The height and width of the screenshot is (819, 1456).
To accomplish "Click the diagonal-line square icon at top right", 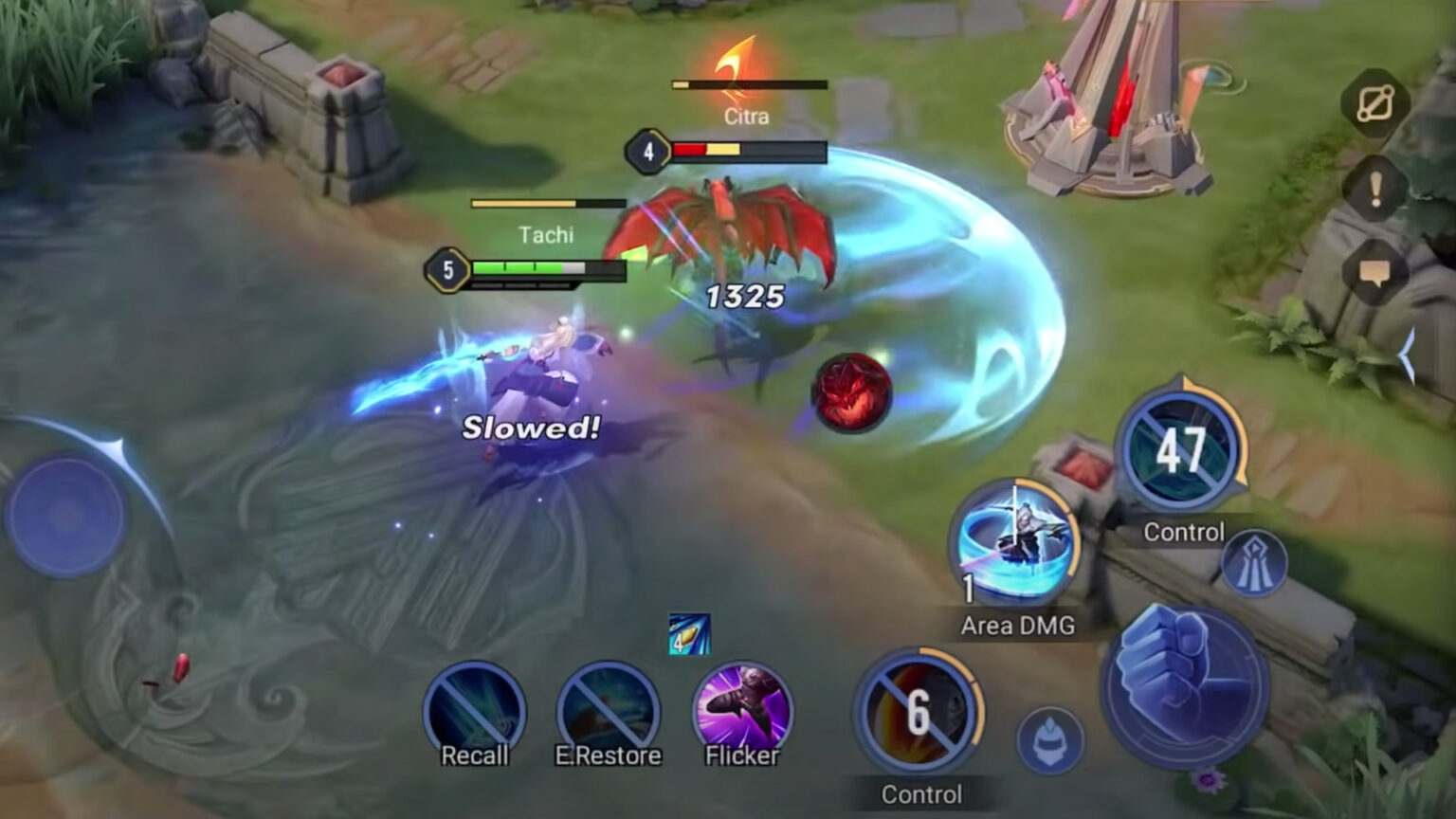I will tap(1375, 104).
